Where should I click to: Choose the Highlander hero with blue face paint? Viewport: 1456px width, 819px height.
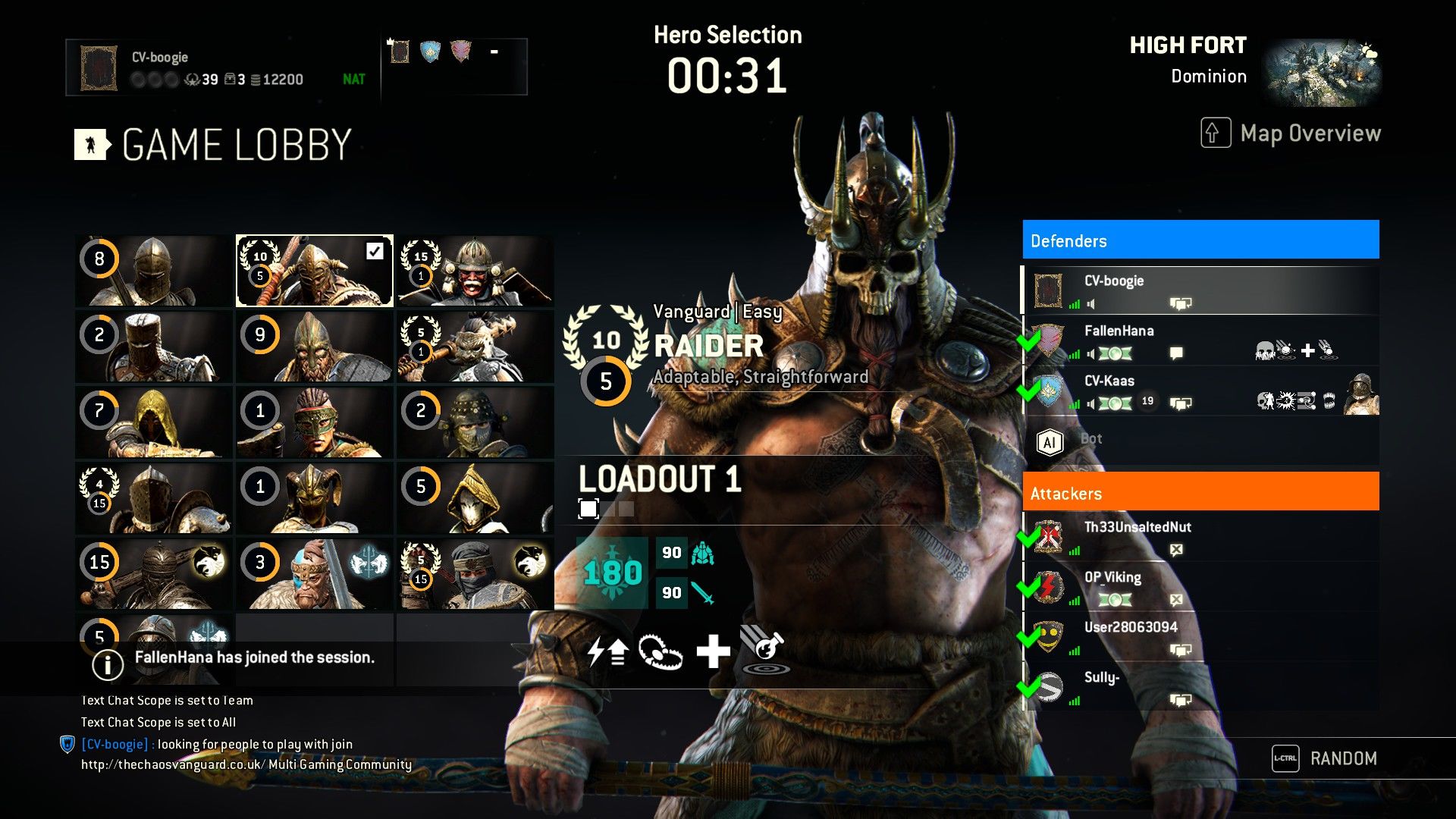[x=315, y=574]
